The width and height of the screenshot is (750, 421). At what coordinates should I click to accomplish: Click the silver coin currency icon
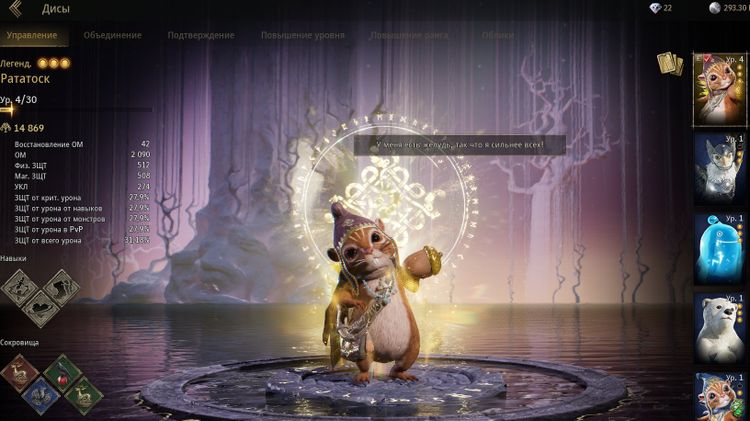(x=714, y=8)
